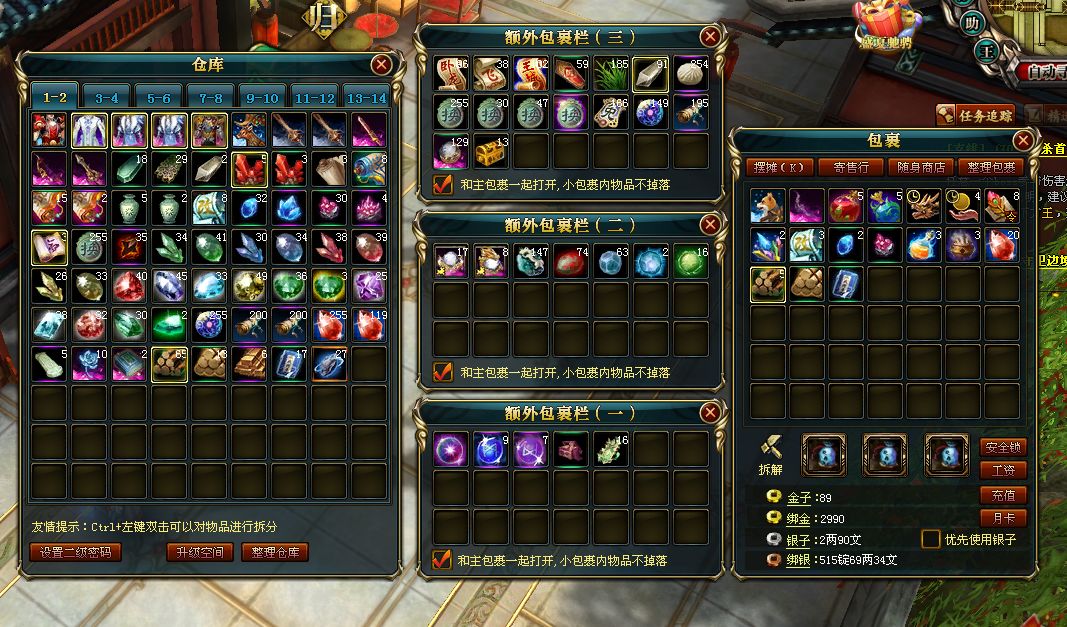Upgrade storage with 升级空间 button
The height and width of the screenshot is (627, 1067).
pos(200,552)
